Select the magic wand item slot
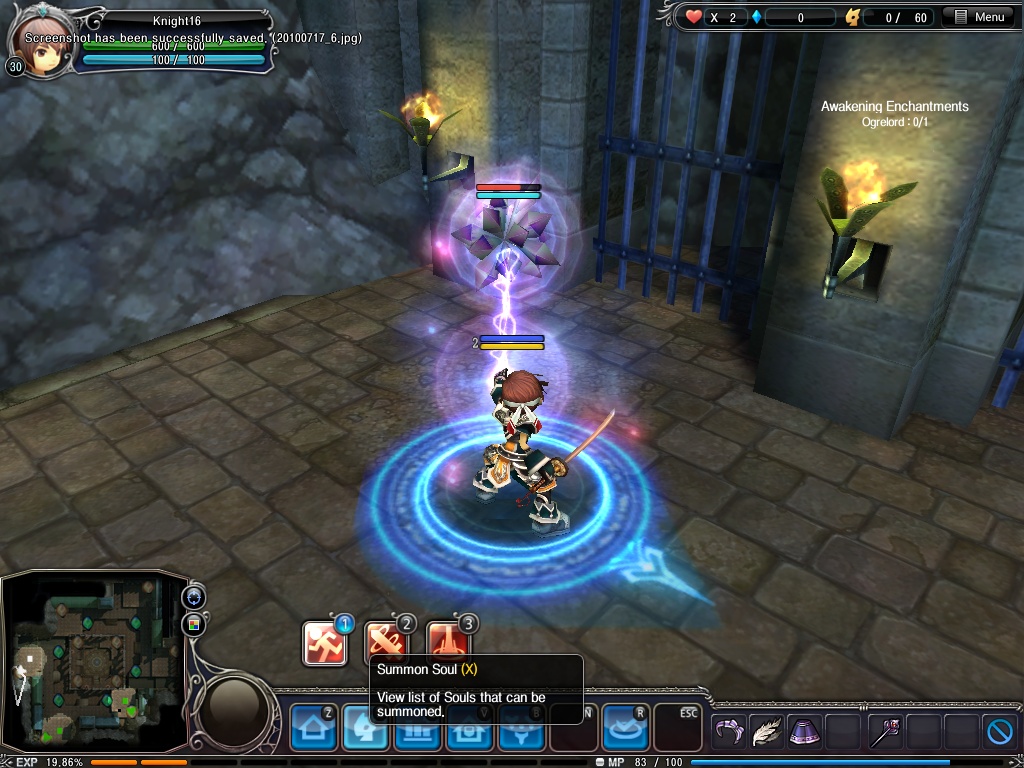This screenshot has width=1024, height=768. (x=884, y=733)
